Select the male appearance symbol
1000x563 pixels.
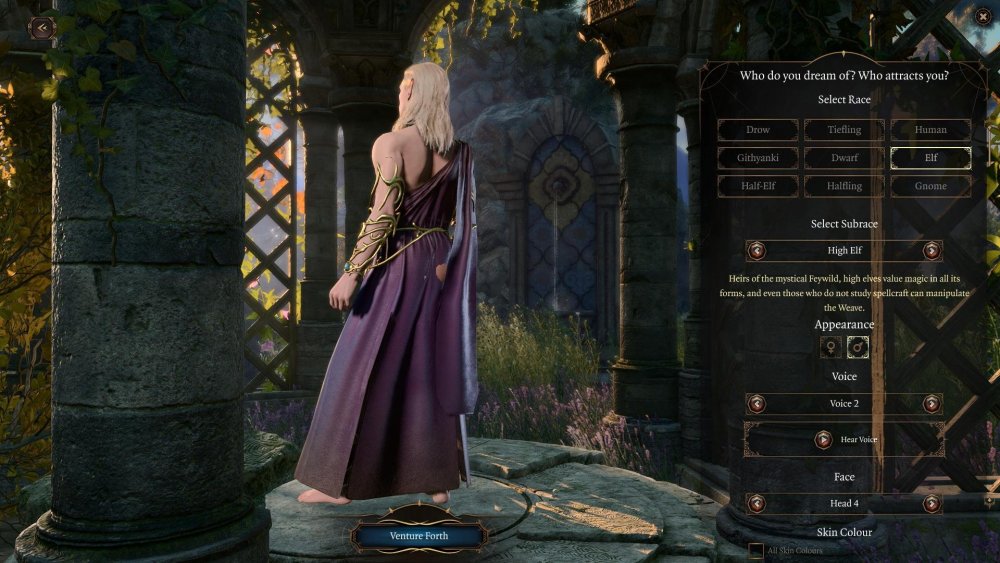[858, 347]
